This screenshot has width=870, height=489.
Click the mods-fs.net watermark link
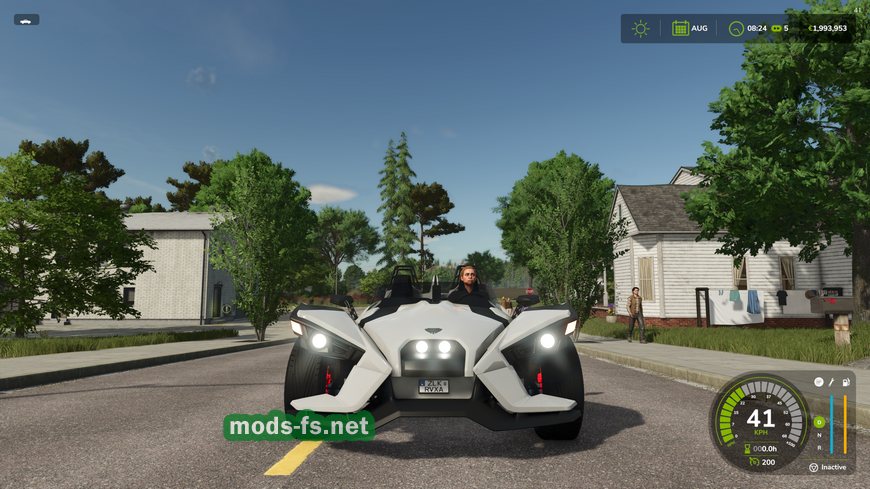(x=298, y=427)
